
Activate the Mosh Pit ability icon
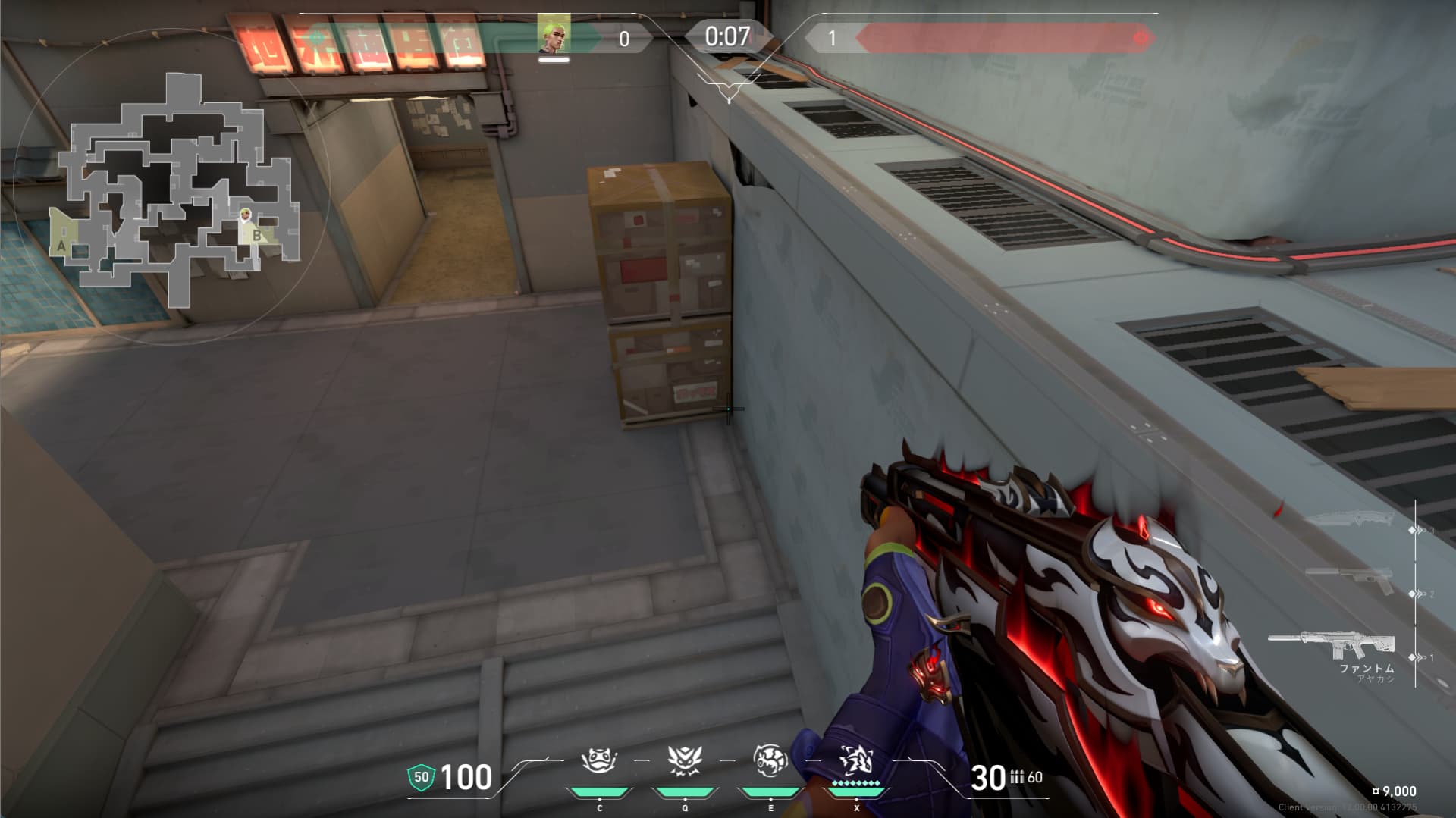[x=599, y=760]
